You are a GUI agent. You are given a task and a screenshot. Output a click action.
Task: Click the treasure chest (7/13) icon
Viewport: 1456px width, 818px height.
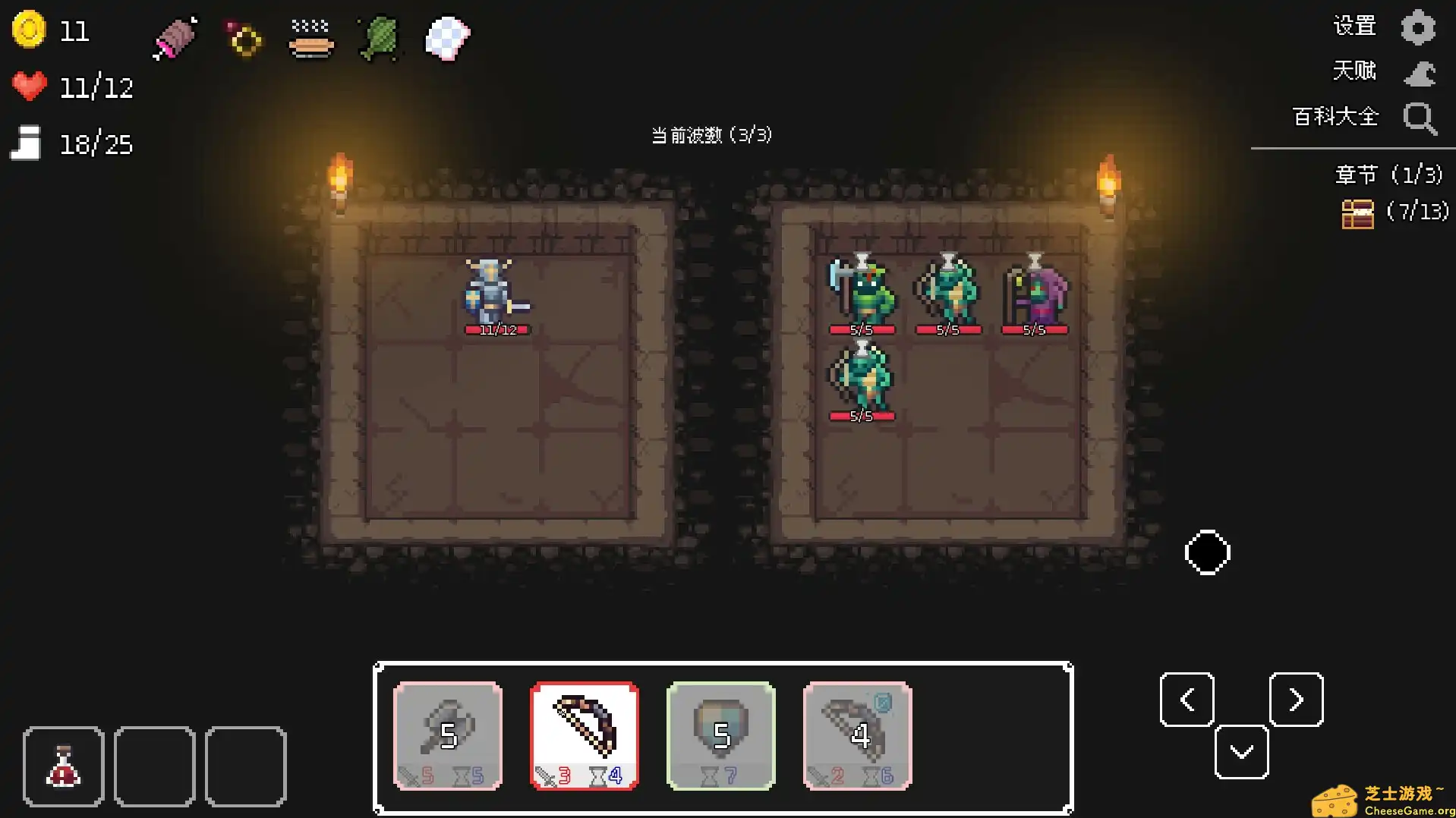(x=1358, y=213)
